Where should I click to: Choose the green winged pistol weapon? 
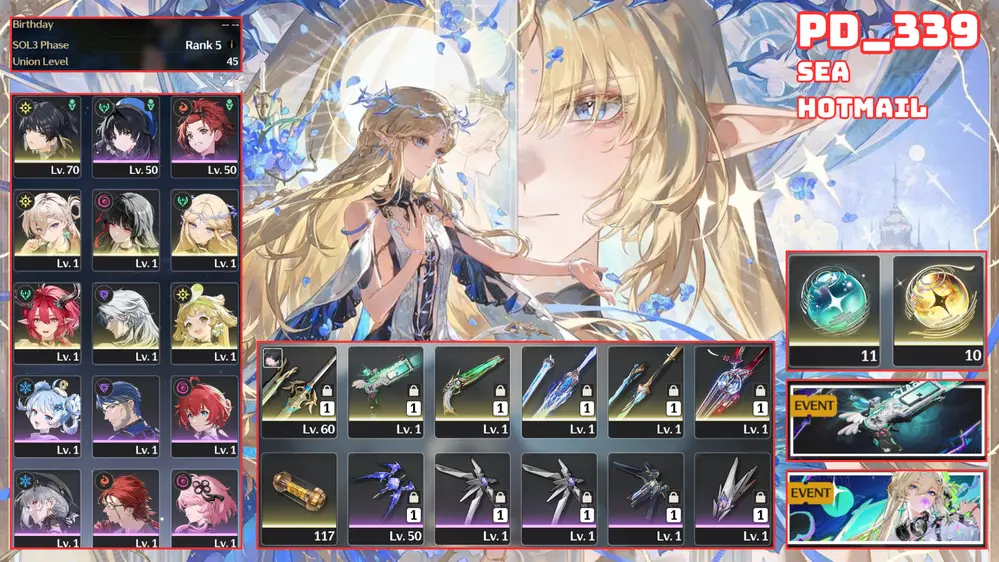[x=385, y=392]
